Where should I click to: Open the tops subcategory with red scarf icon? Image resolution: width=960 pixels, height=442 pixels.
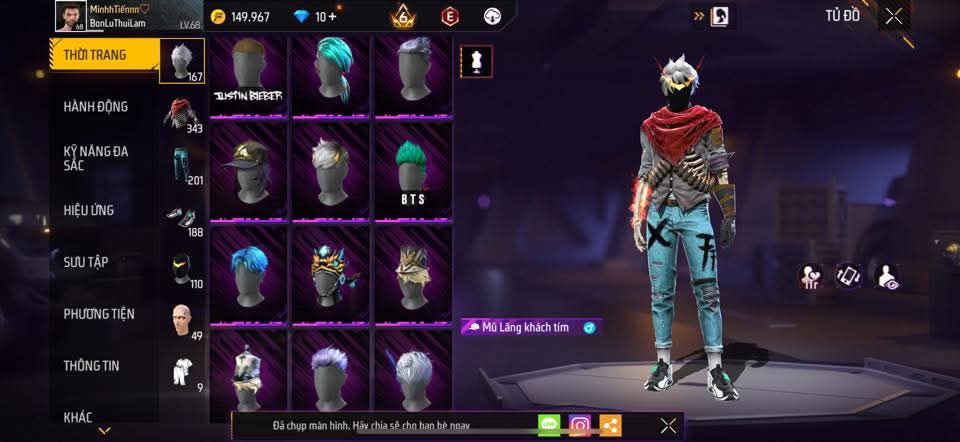point(181,113)
